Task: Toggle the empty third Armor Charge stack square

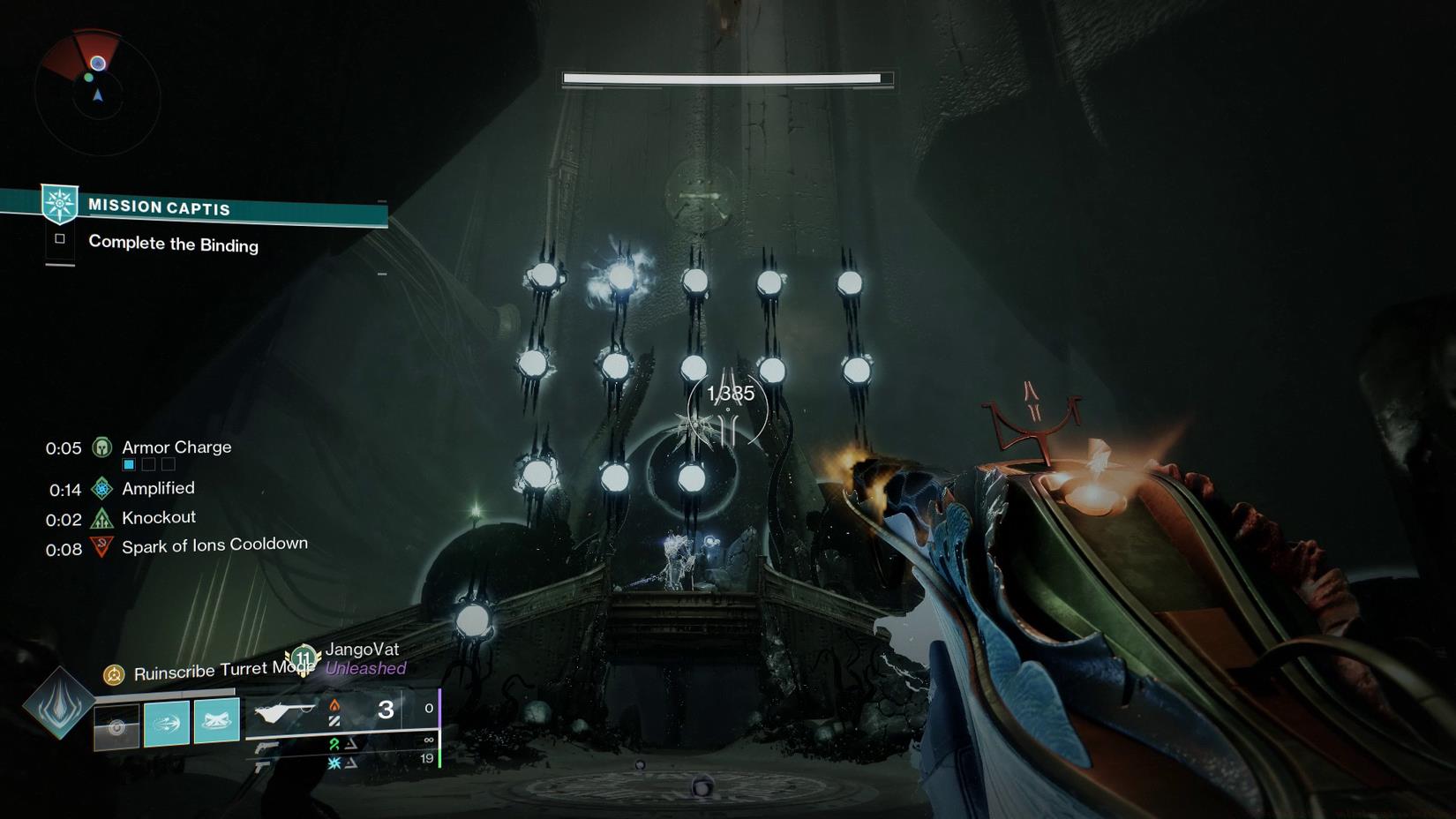Action: (169, 464)
